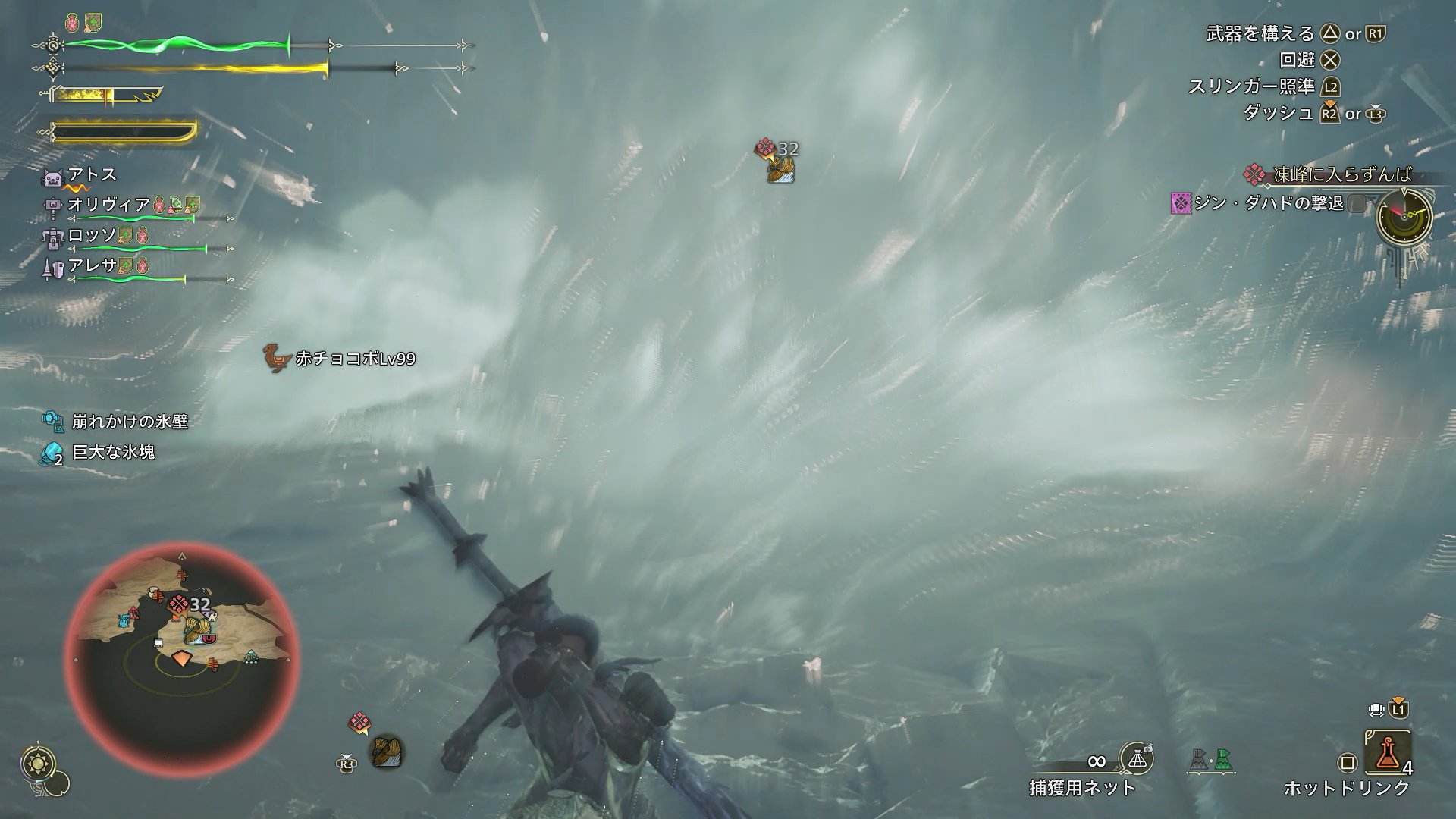Select the capture net slinger ammo icon
The height and width of the screenshot is (819, 1456).
[1136, 758]
